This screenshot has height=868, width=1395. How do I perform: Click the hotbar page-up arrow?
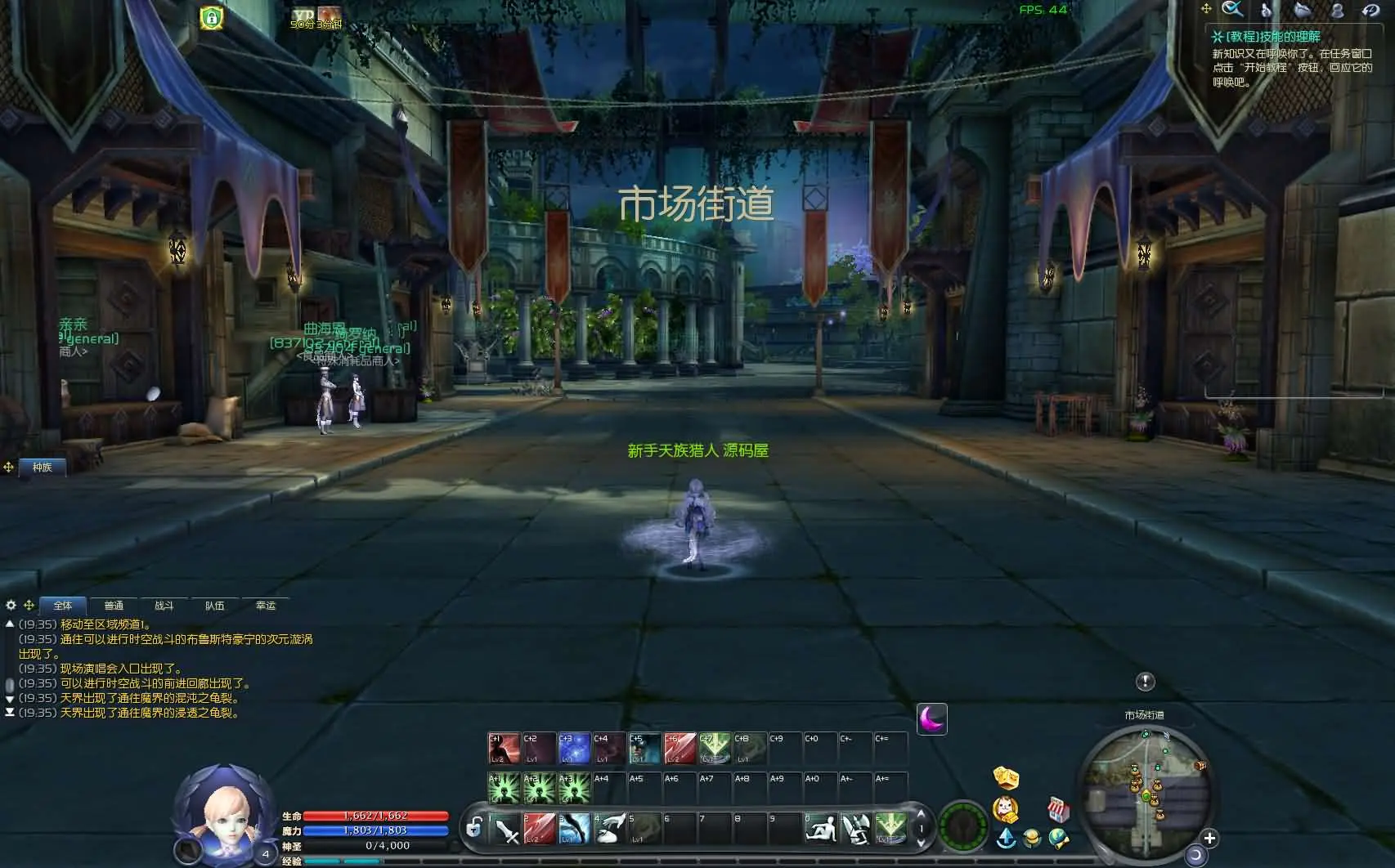pyautogui.click(x=922, y=815)
